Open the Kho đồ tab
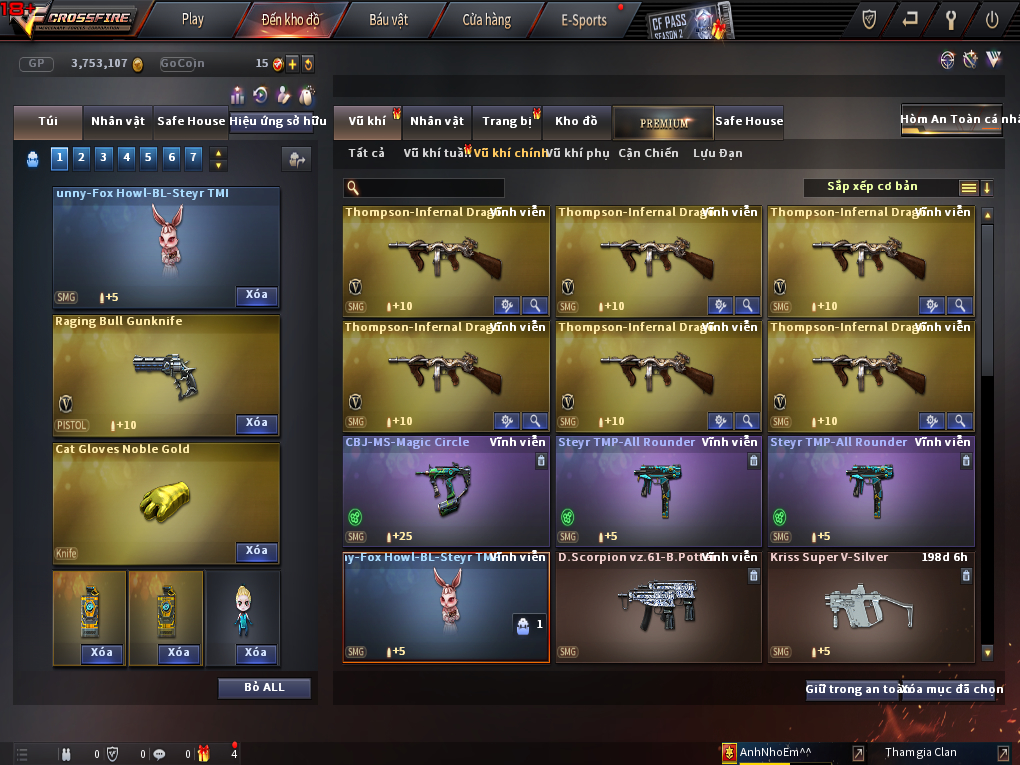Viewport: 1020px width, 765px height. (x=576, y=121)
